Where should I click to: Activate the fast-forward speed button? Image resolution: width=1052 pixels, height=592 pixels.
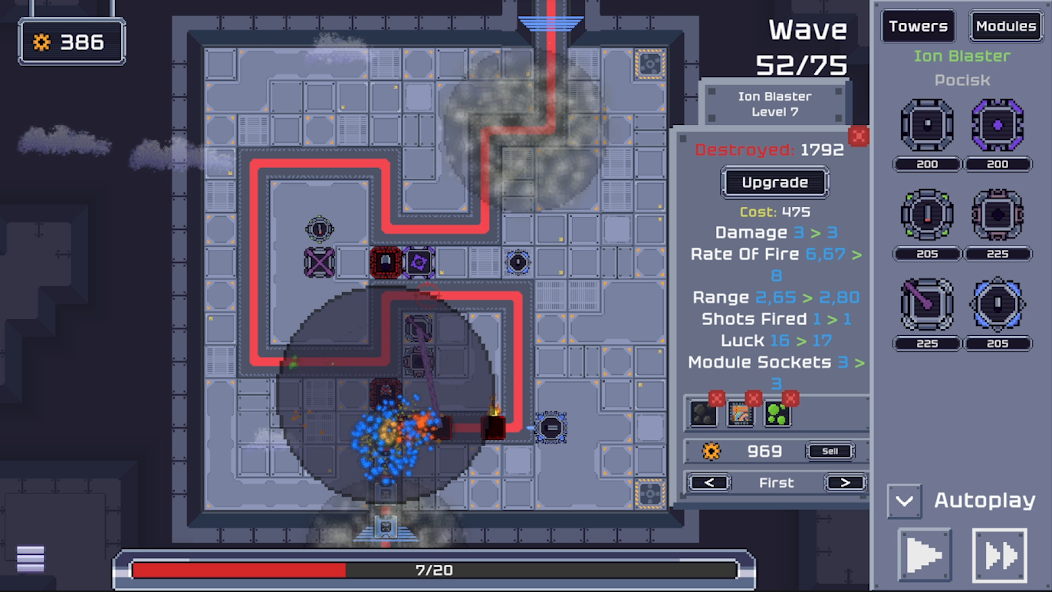coord(999,556)
